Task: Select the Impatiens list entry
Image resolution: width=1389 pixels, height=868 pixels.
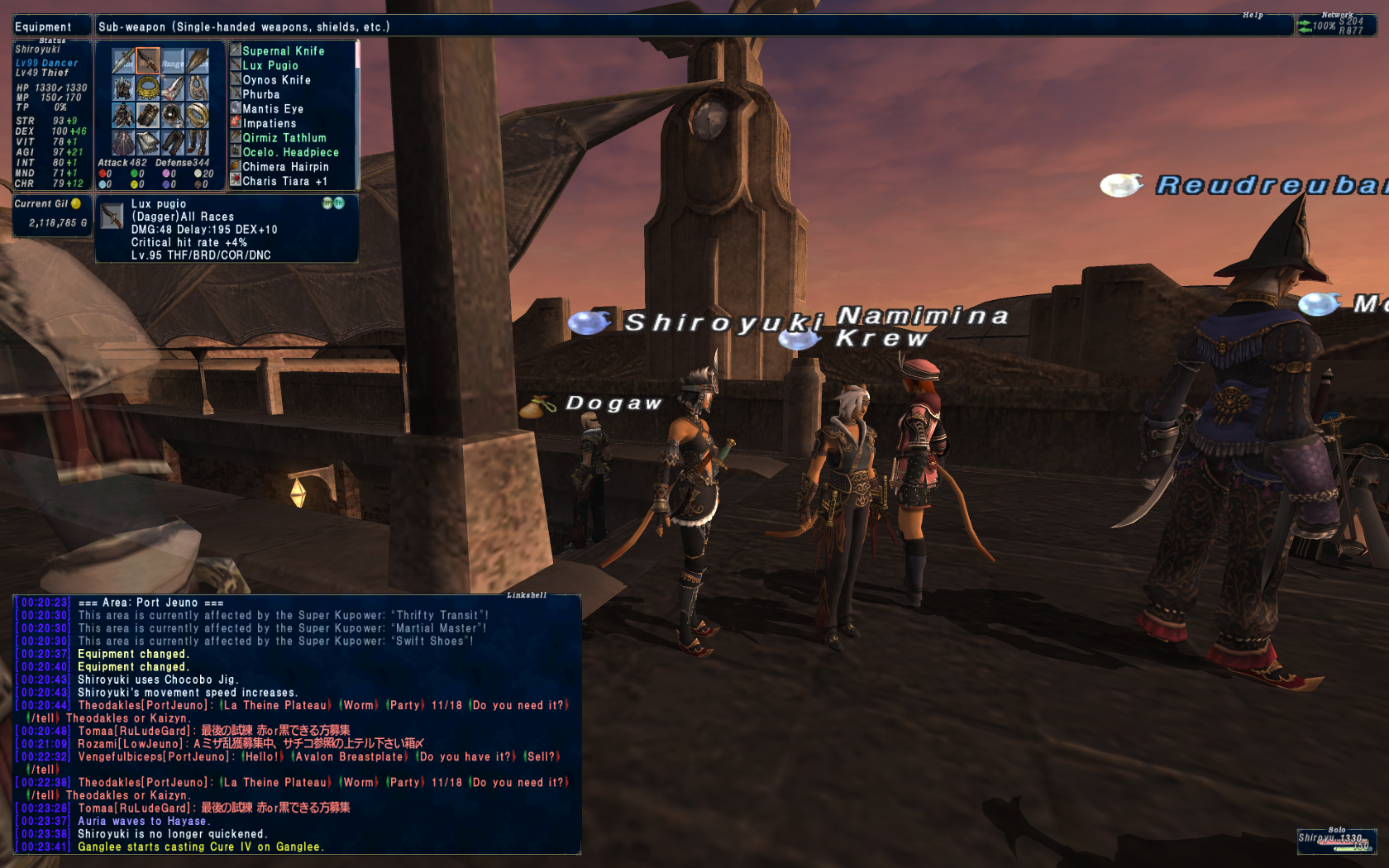Action: pyautogui.click(x=269, y=123)
